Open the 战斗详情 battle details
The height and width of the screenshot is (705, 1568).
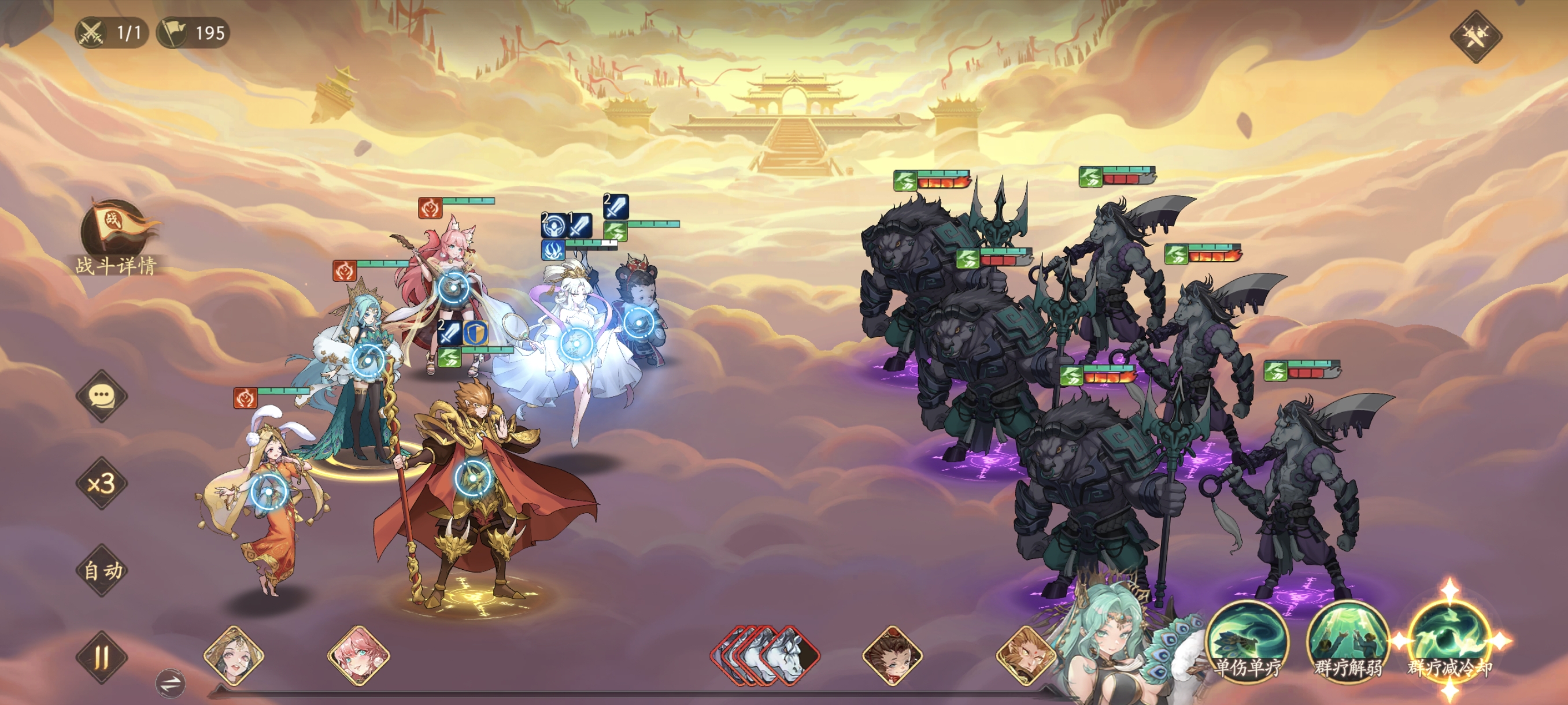pyautogui.click(x=116, y=239)
